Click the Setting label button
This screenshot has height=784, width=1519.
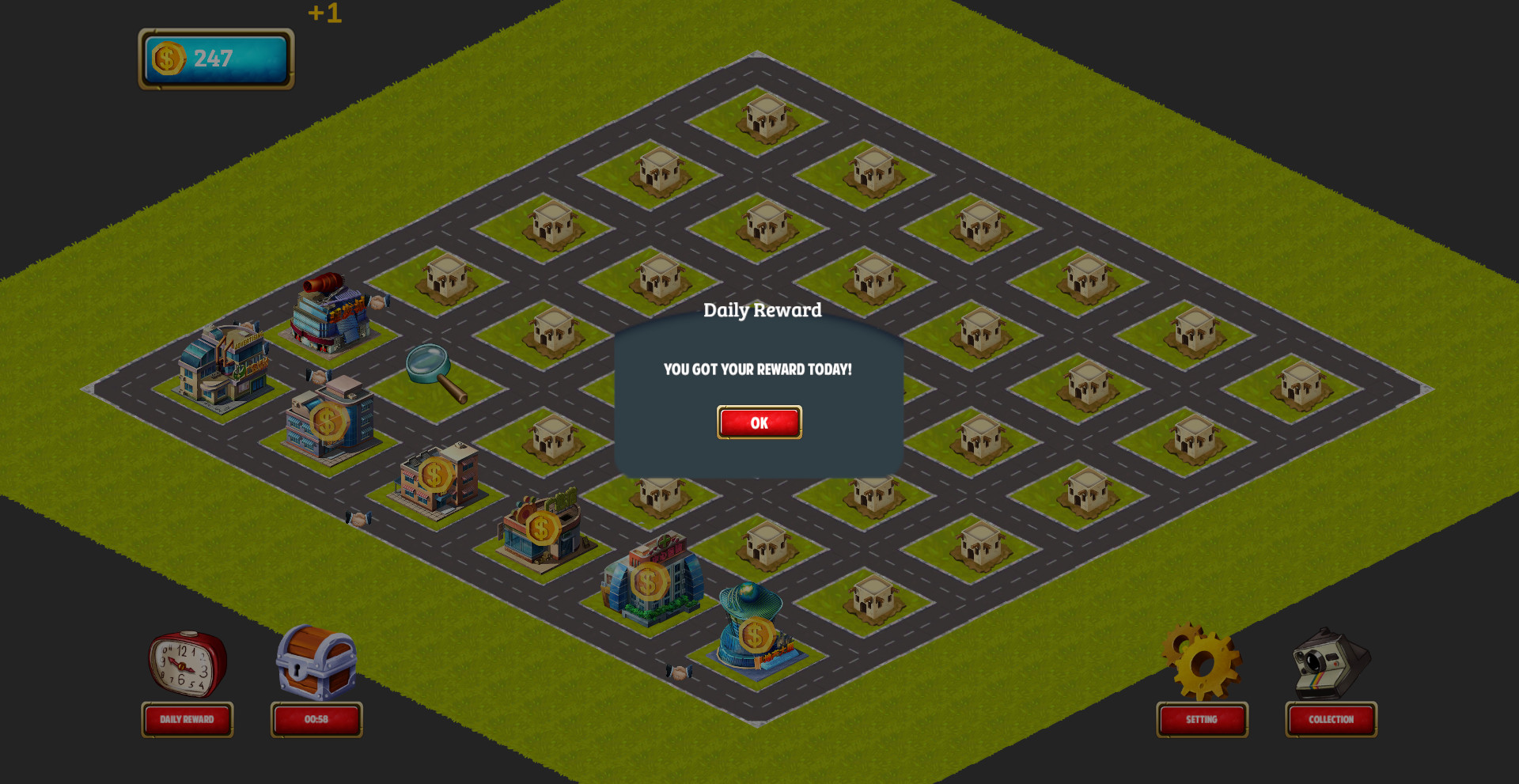coord(1201,720)
